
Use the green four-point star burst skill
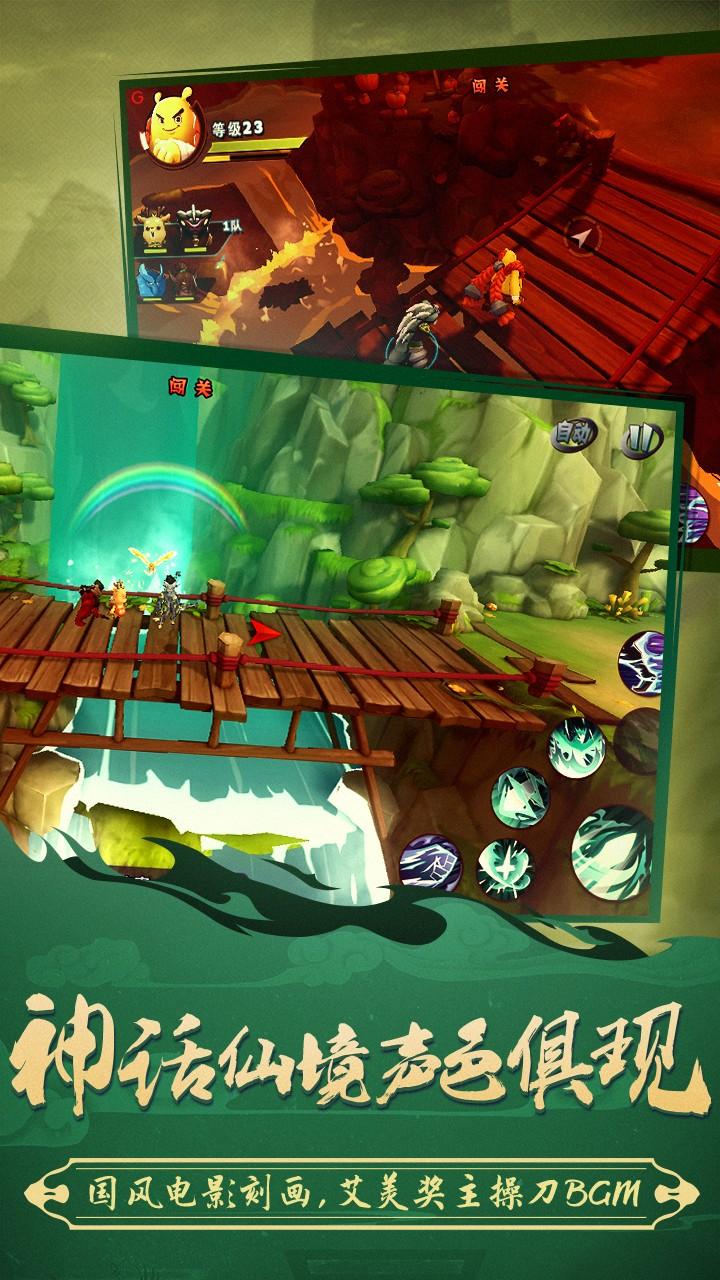504,866
